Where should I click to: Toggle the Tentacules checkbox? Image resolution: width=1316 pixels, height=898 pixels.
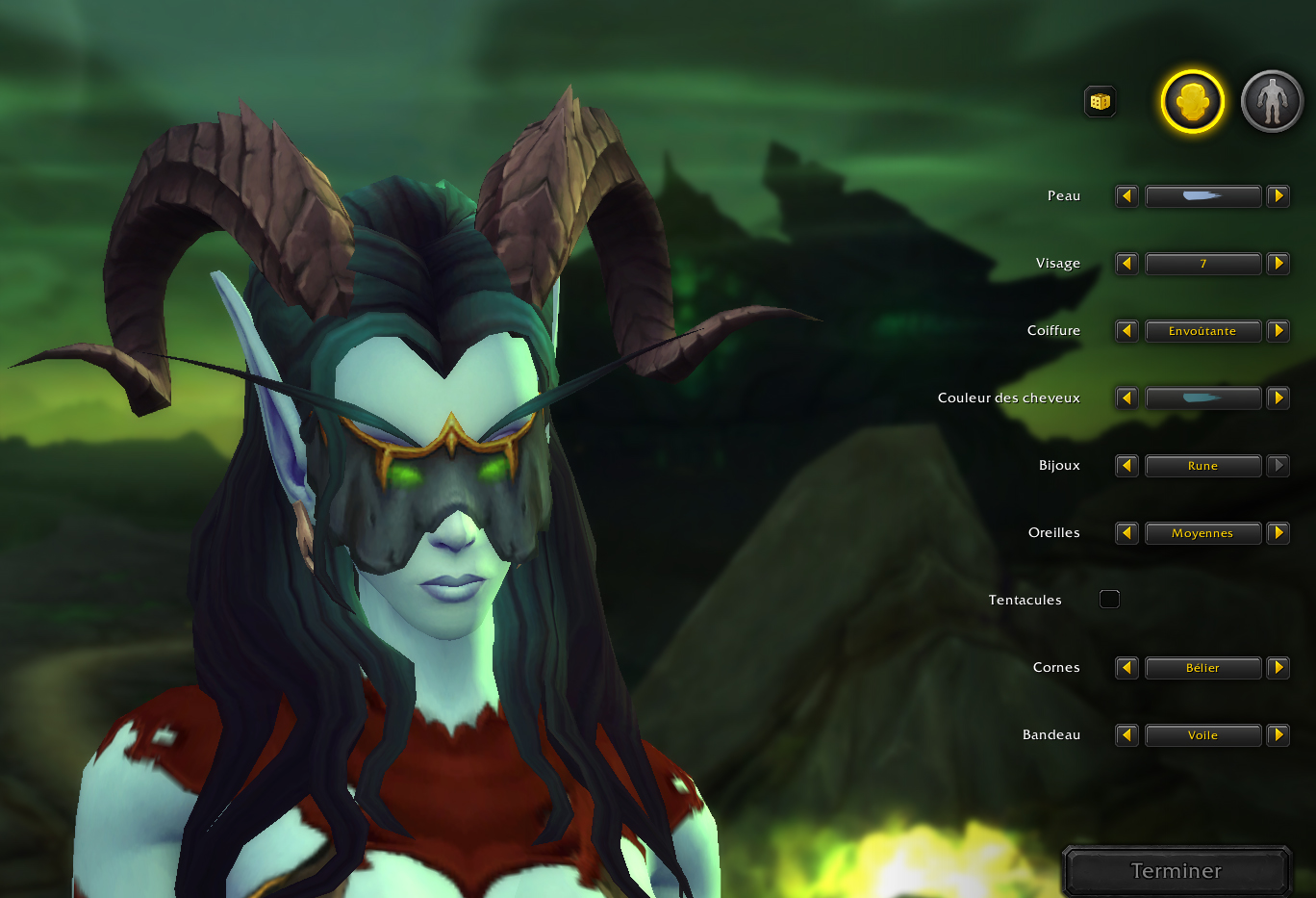coord(1109,599)
